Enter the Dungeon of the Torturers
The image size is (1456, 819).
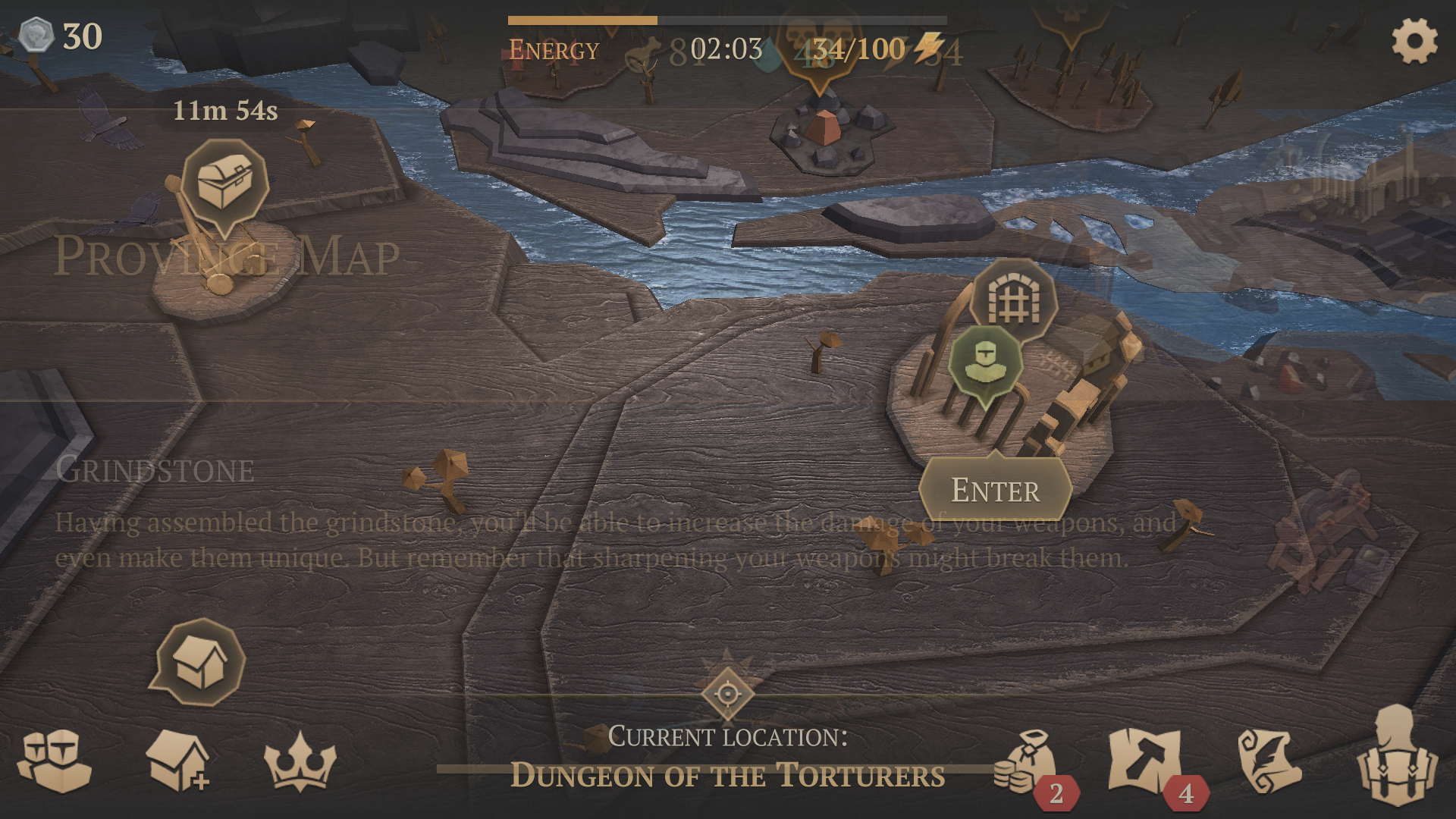(x=995, y=491)
